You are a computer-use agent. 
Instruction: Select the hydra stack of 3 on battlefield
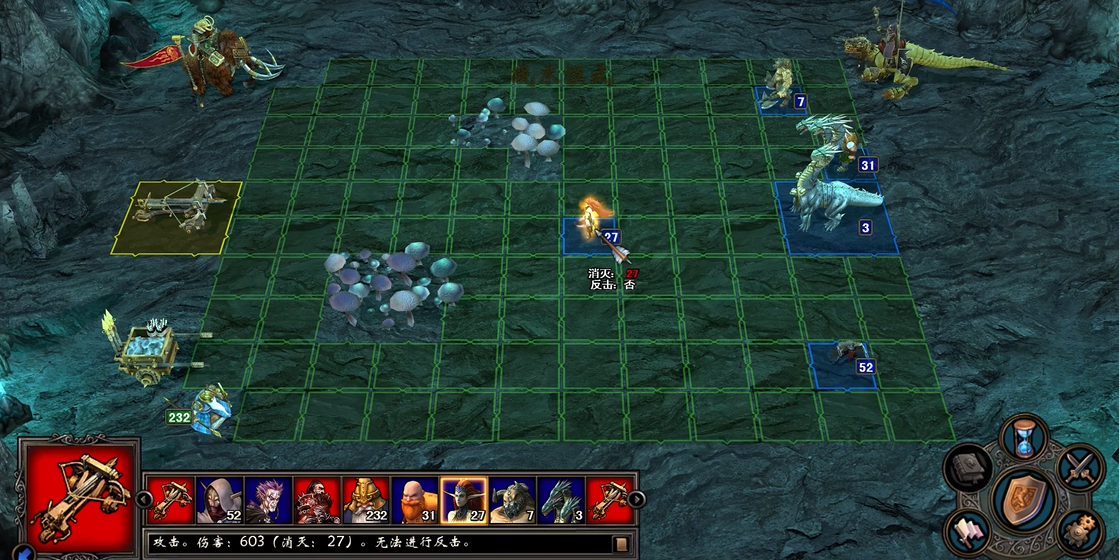tap(835, 205)
